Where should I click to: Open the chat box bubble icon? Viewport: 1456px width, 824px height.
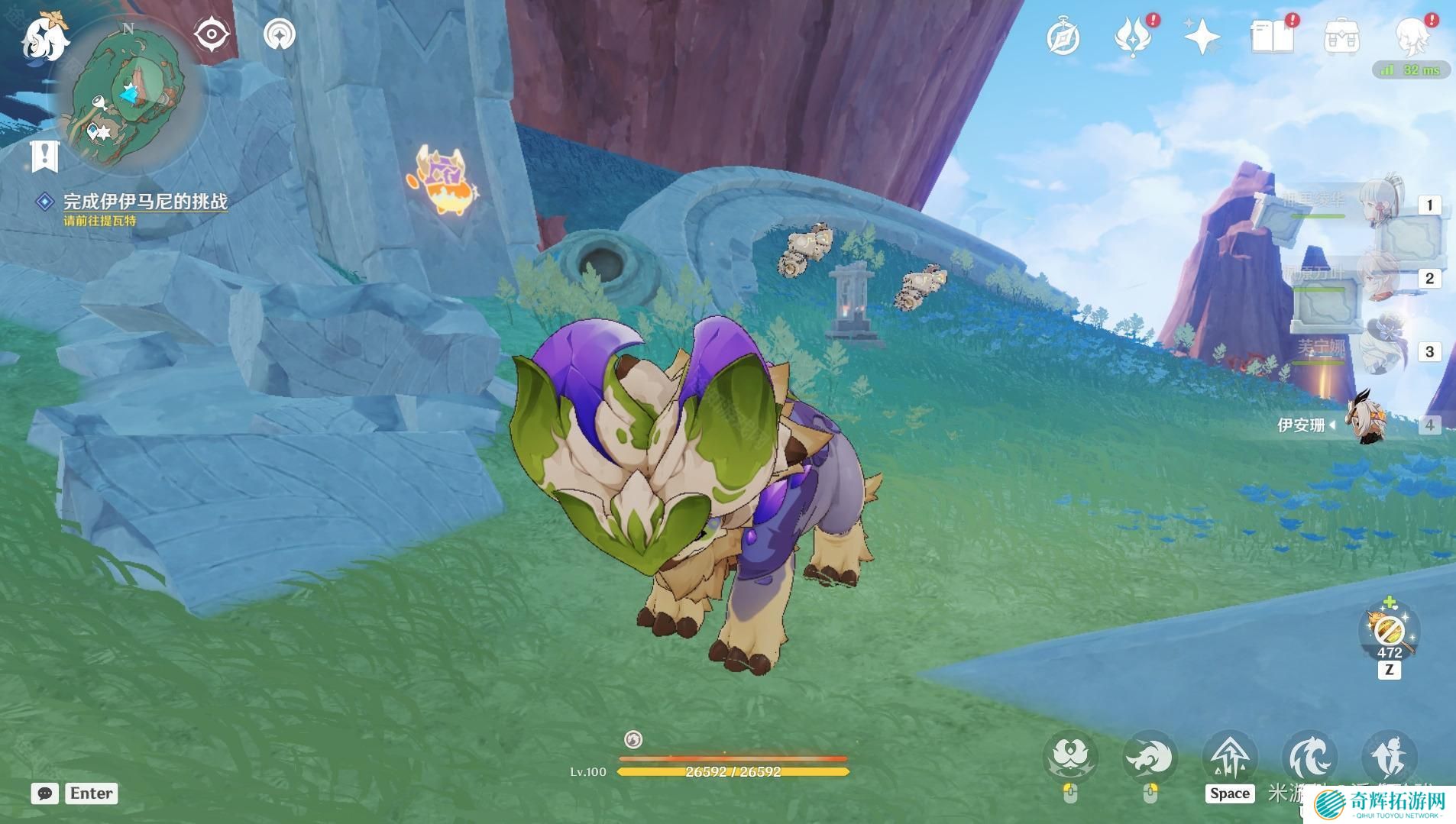click(x=45, y=793)
